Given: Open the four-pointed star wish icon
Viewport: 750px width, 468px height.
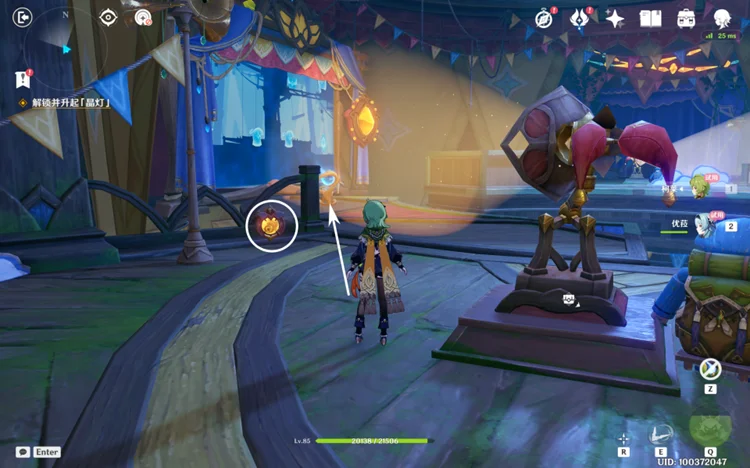Looking at the screenshot, I should tap(615, 18).
